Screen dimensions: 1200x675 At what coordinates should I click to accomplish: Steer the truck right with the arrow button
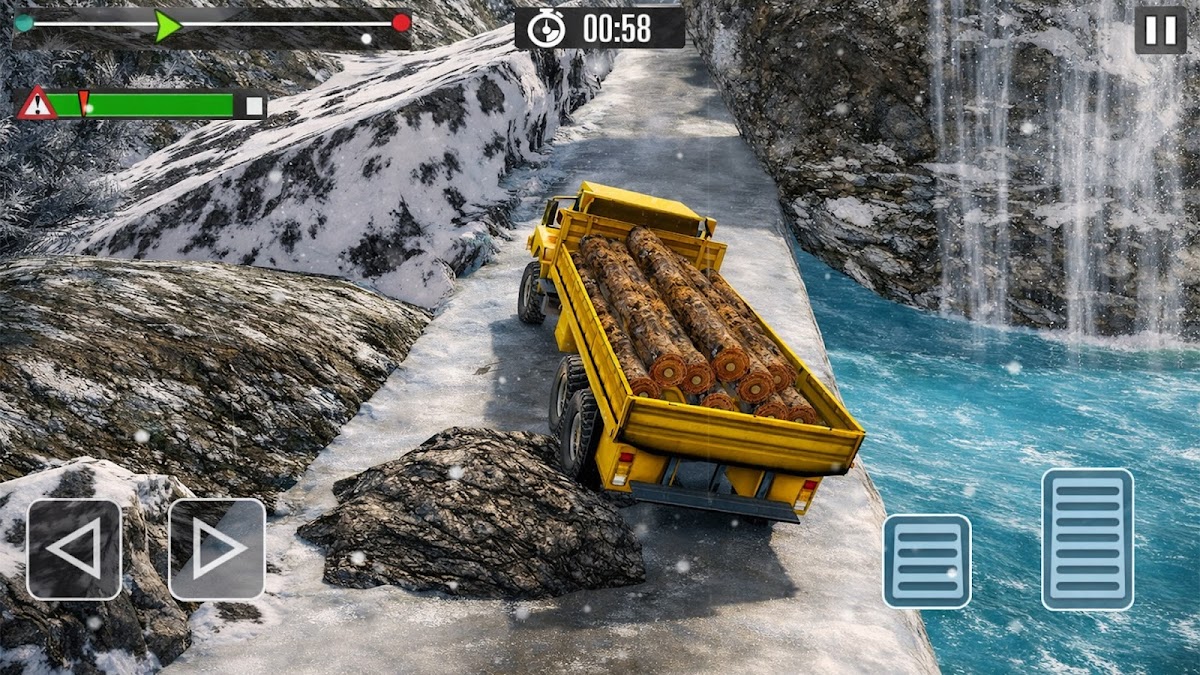(x=217, y=549)
